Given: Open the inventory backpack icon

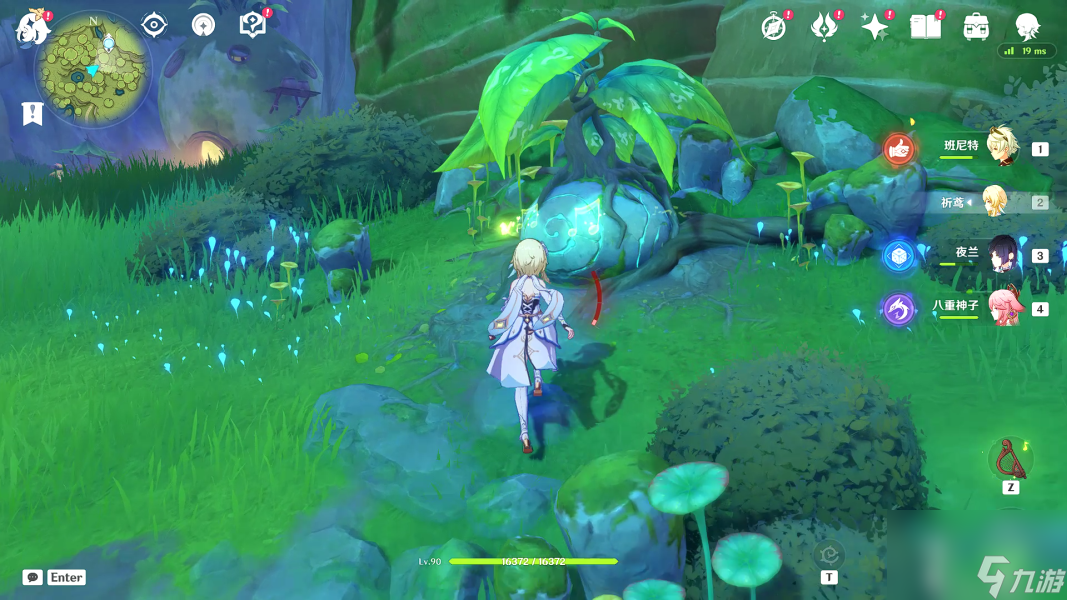Looking at the screenshot, I should point(976,27).
